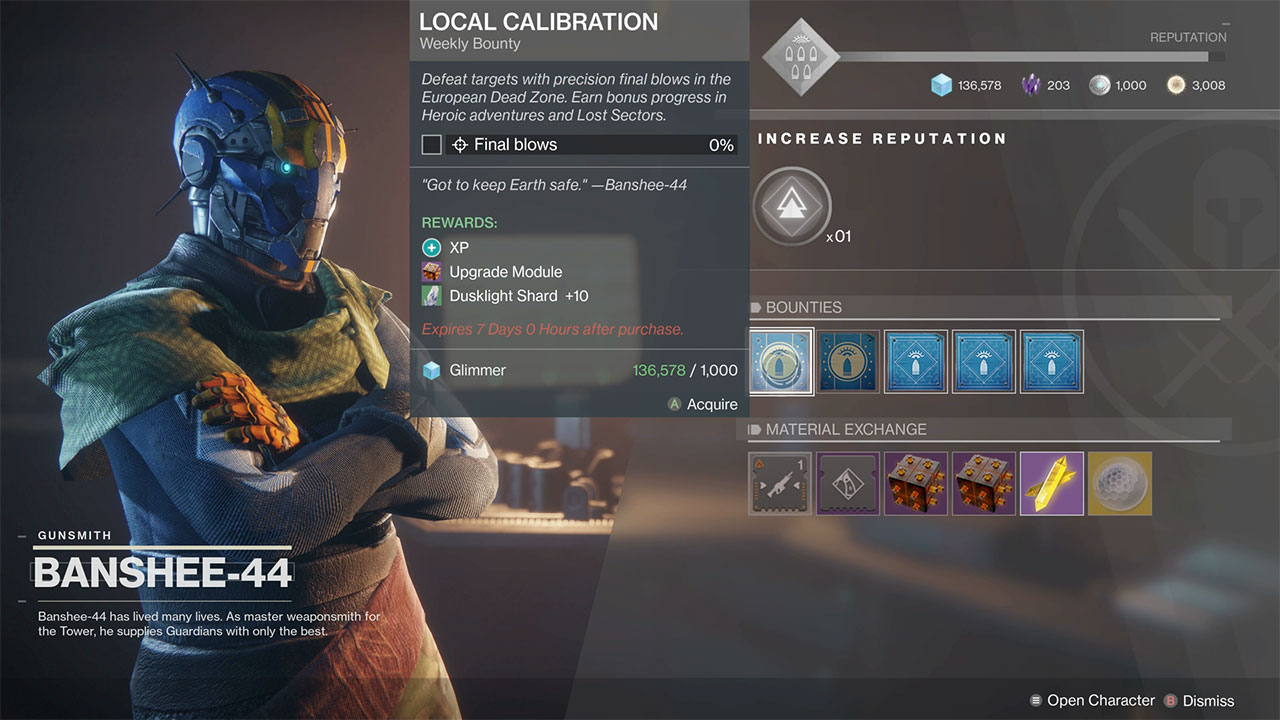The width and height of the screenshot is (1280, 720).
Task: Click the reputation progress bar
Action: (x=1030, y=57)
